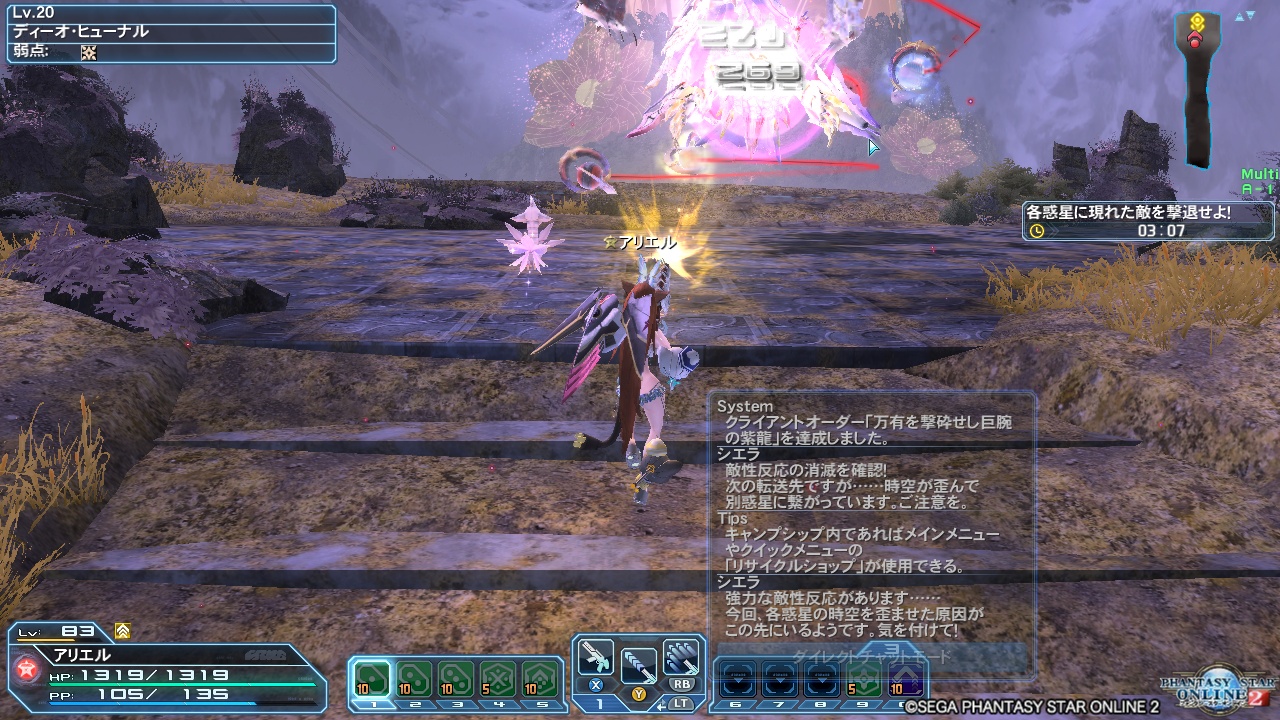The height and width of the screenshot is (720, 1280).
Task: Click the weakness element icon in the enemy panel
Action: [x=88, y=52]
